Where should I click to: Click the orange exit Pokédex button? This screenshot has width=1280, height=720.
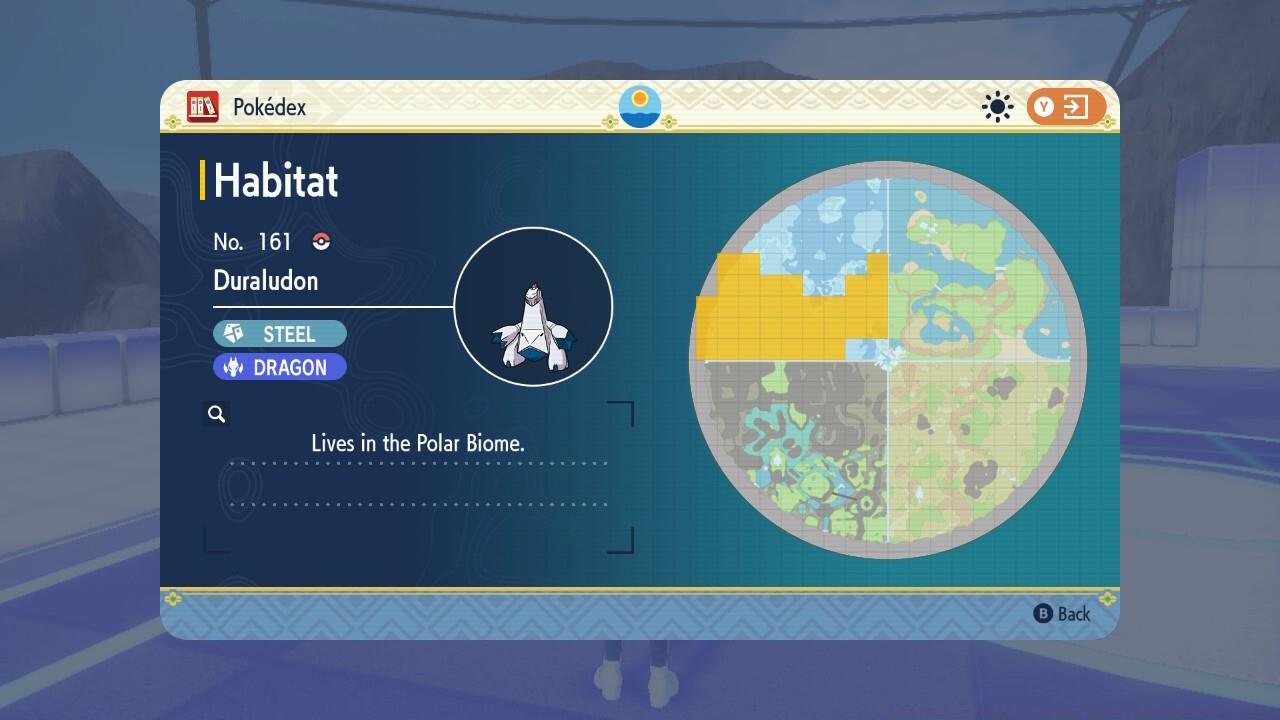[x=1065, y=107]
